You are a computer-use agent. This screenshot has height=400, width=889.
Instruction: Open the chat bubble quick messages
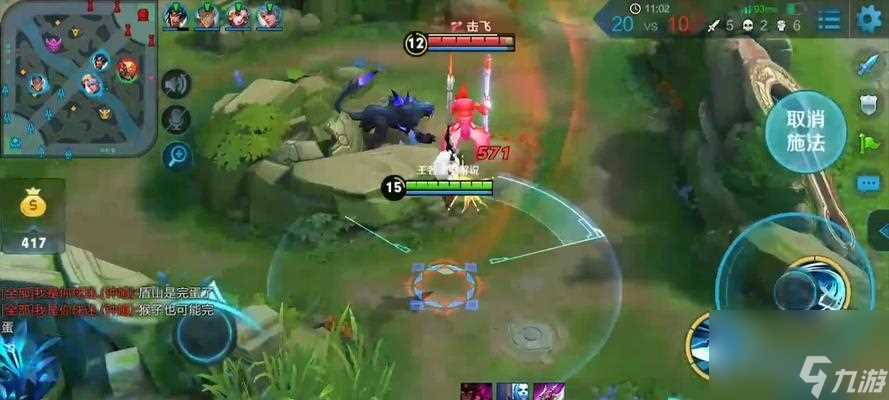[867, 184]
